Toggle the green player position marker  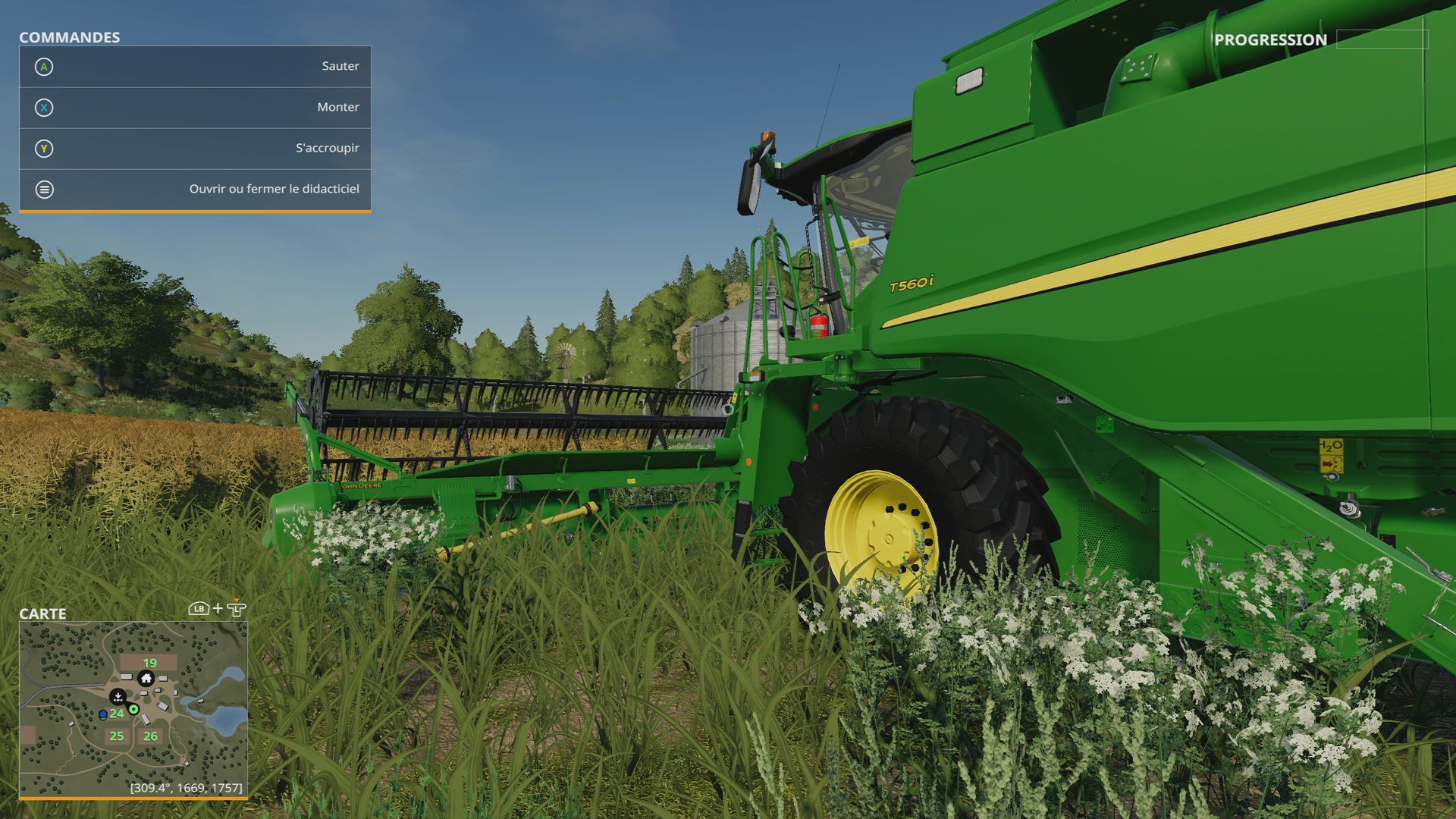(133, 710)
